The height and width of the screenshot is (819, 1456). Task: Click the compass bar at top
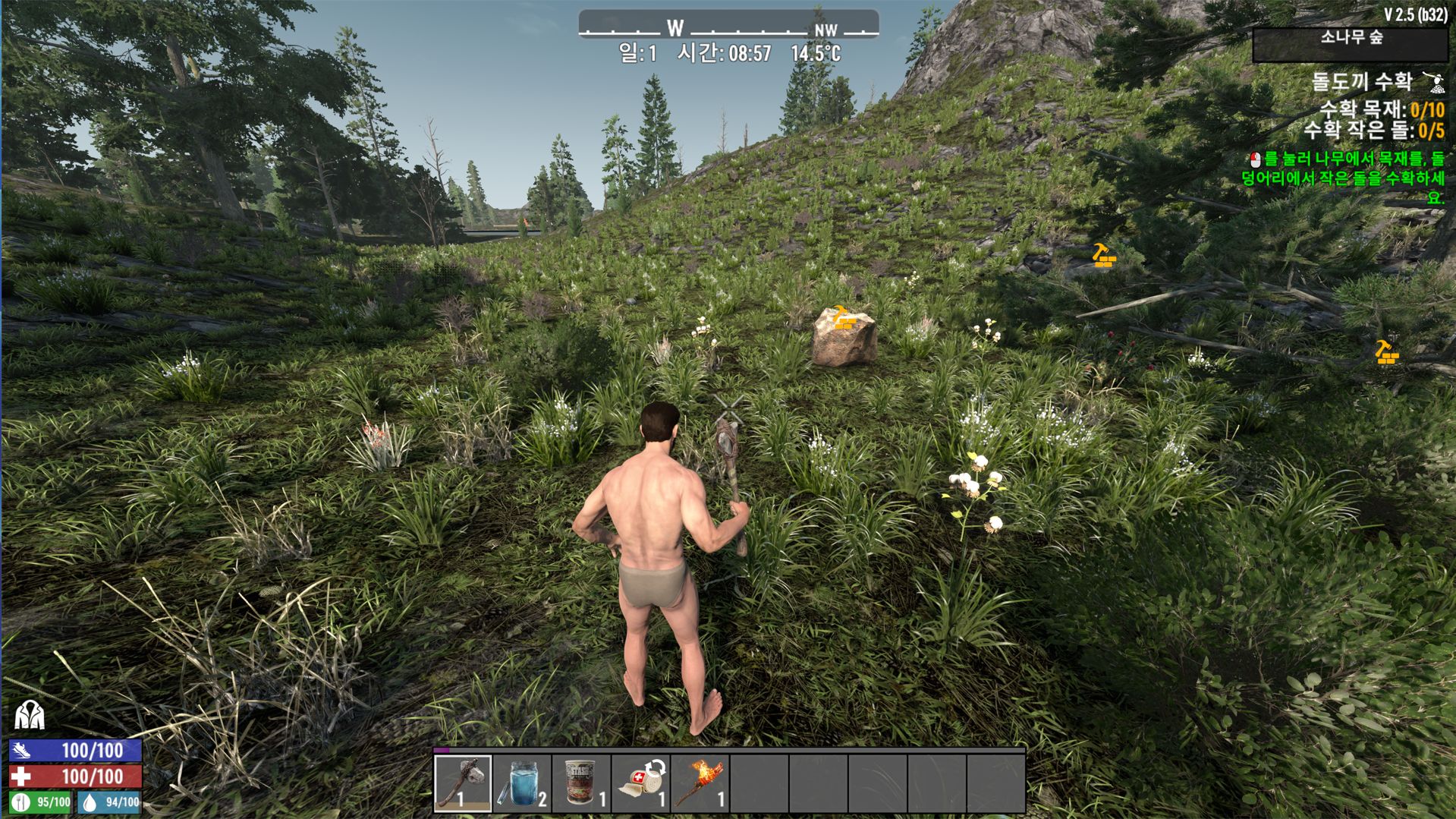tap(728, 26)
